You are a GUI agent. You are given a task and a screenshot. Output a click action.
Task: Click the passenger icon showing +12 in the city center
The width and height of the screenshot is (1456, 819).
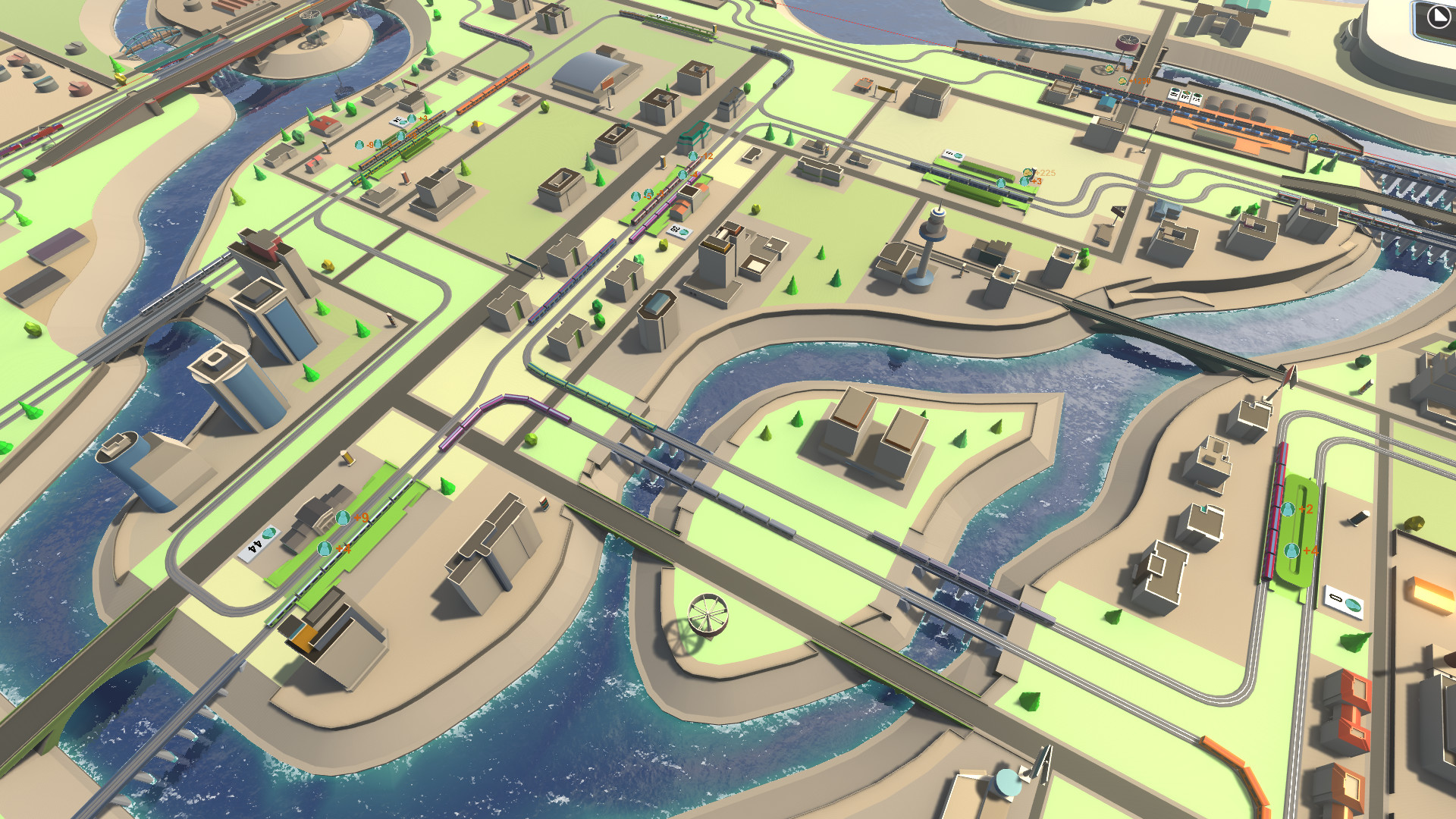click(x=692, y=156)
